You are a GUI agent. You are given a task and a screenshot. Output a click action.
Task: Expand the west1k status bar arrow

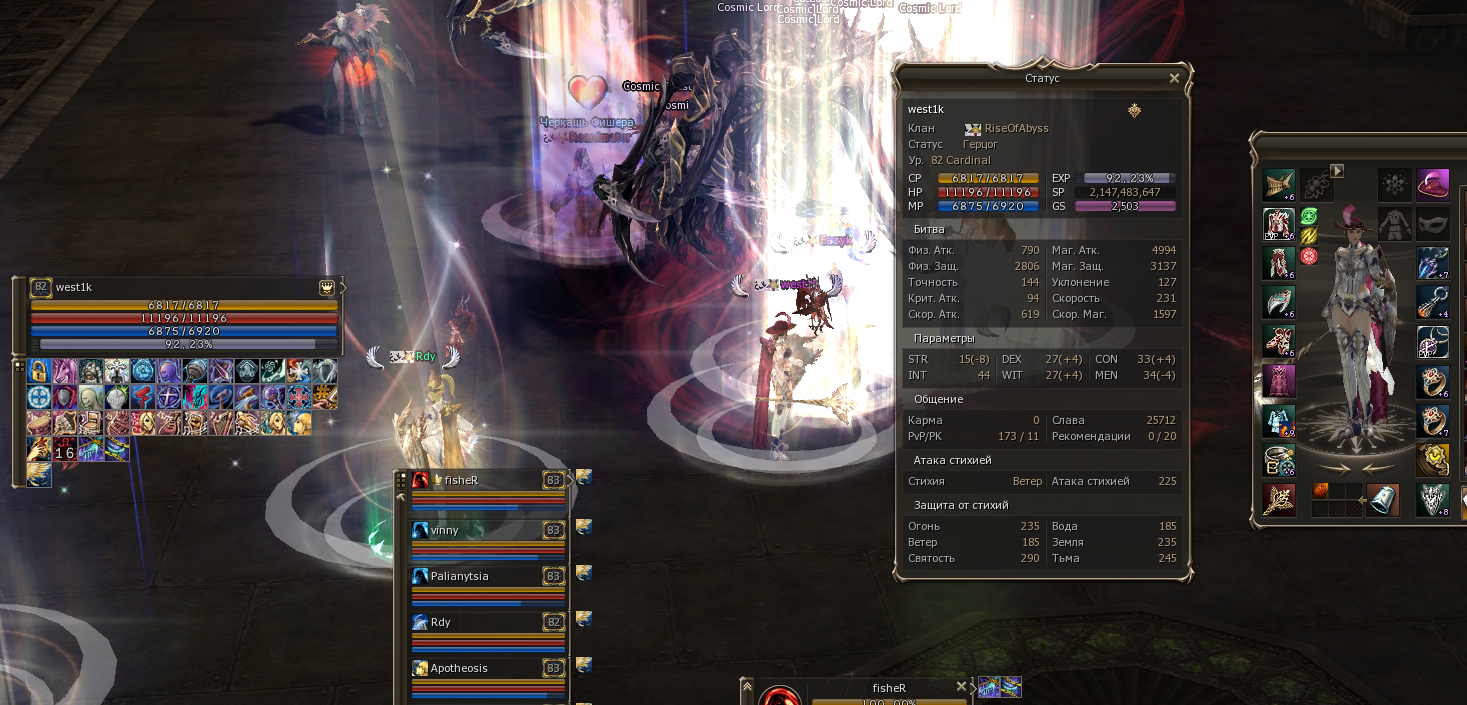344,288
